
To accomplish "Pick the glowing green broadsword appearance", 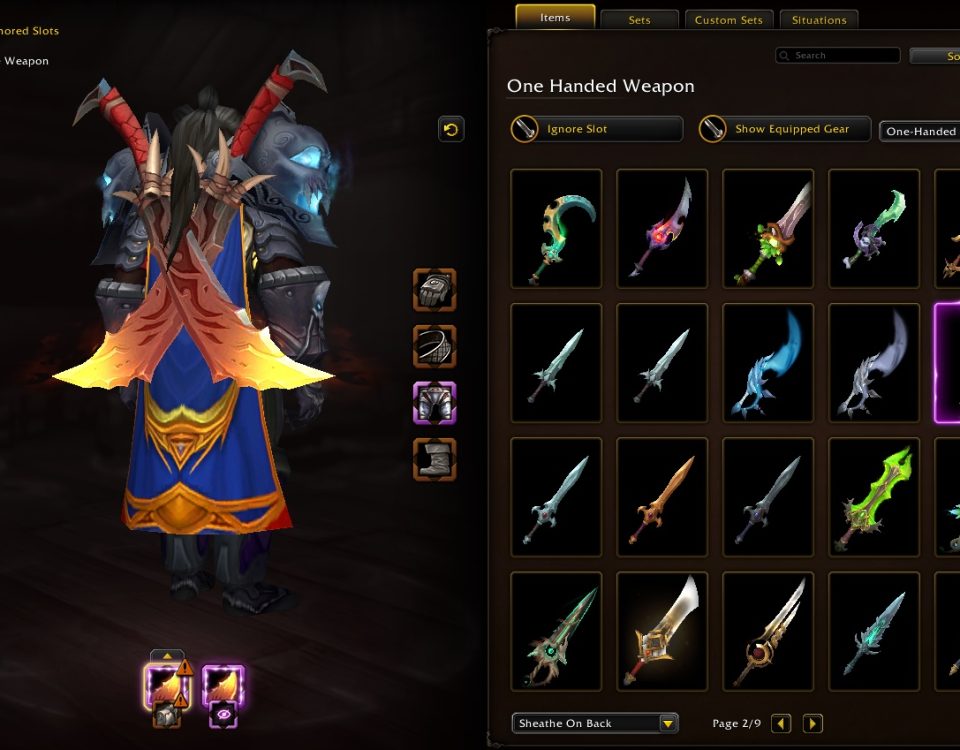I will click(x=874, y=496).
